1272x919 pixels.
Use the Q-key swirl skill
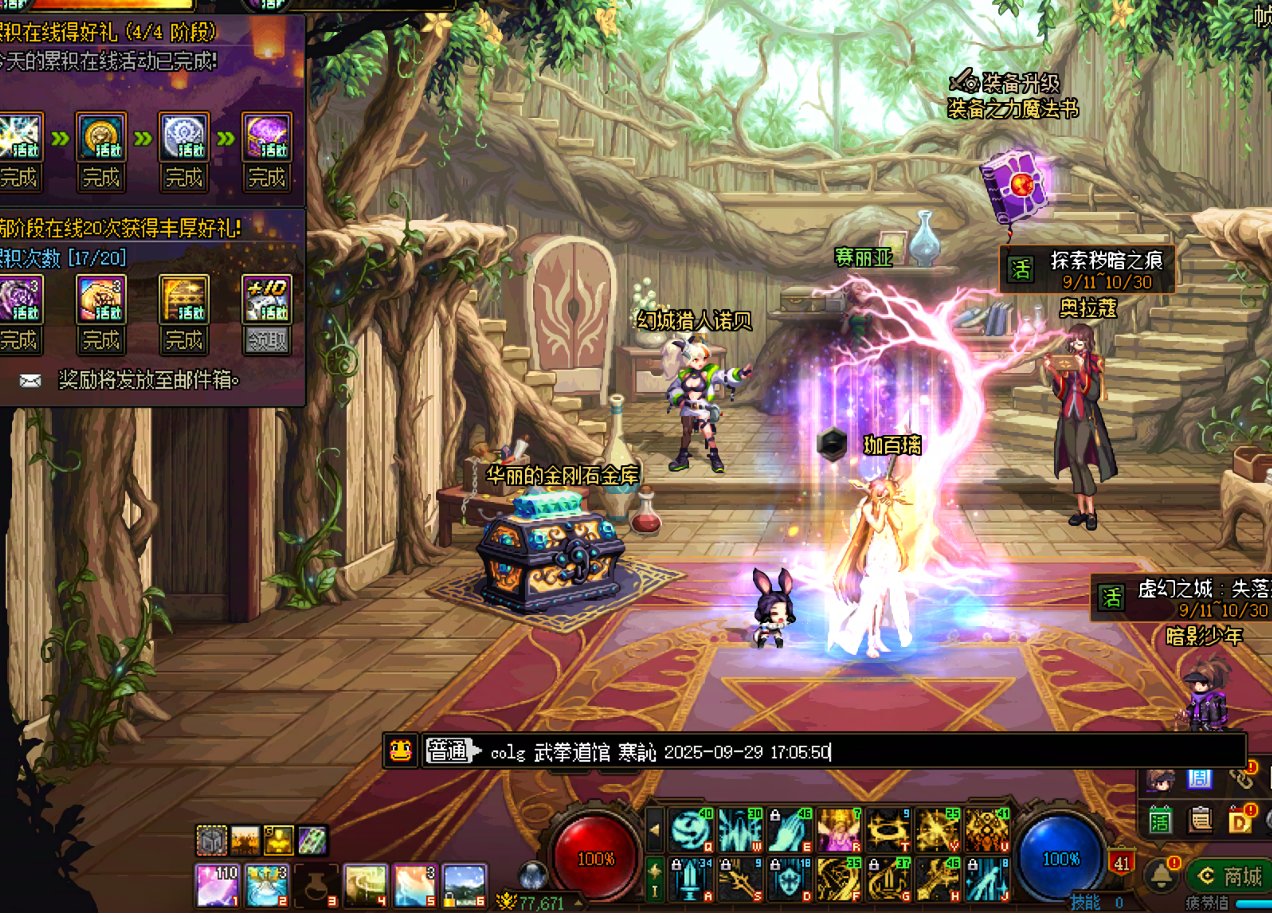click(690, 830)
